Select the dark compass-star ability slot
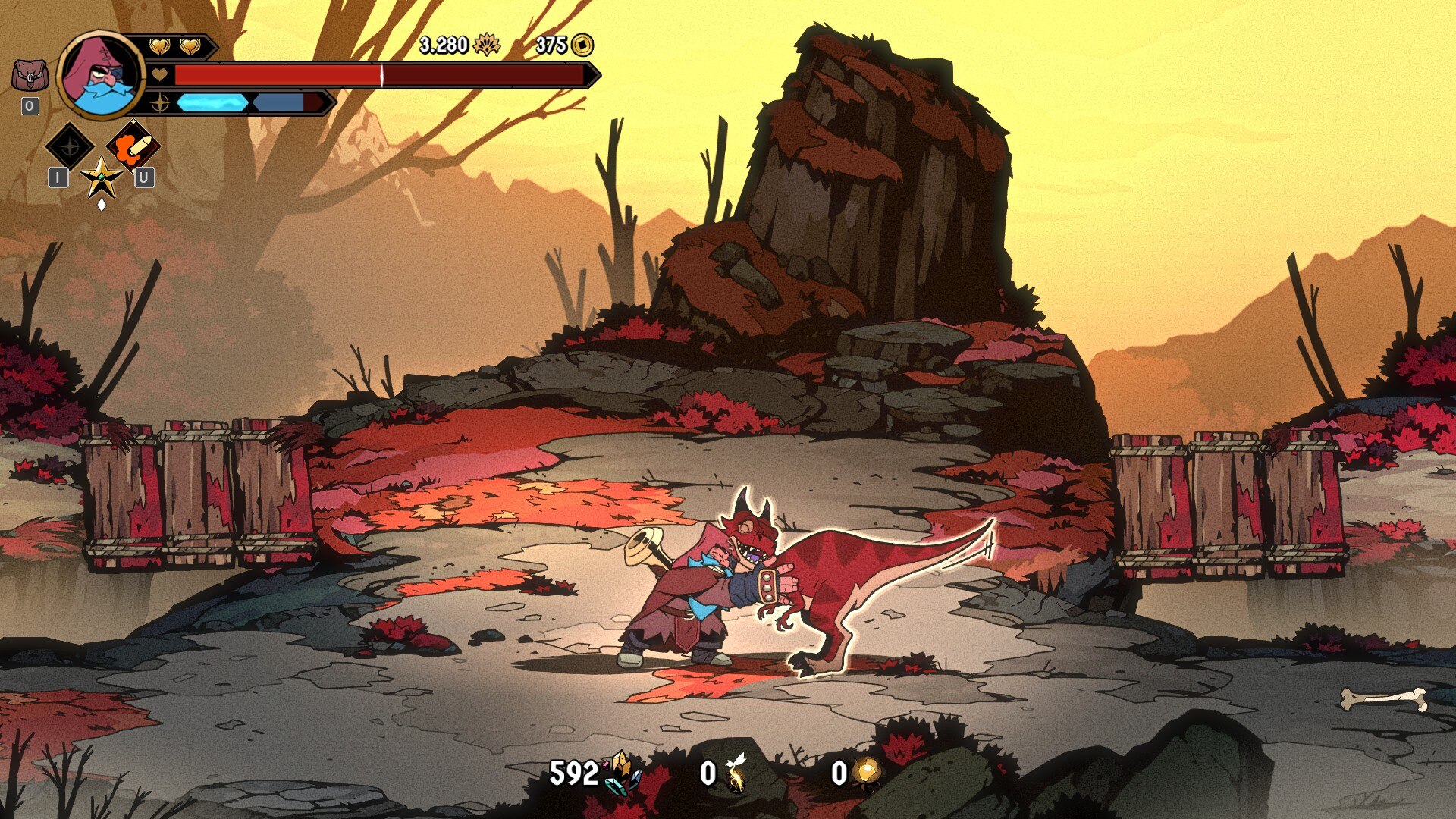The height and width of the screenshot is (819, 1456). 70,146
